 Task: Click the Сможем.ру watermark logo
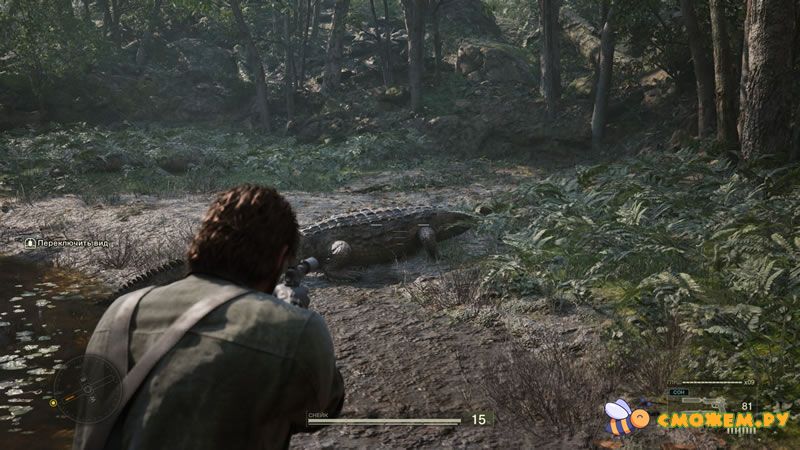pyautogui.click(x=698, y=418)
